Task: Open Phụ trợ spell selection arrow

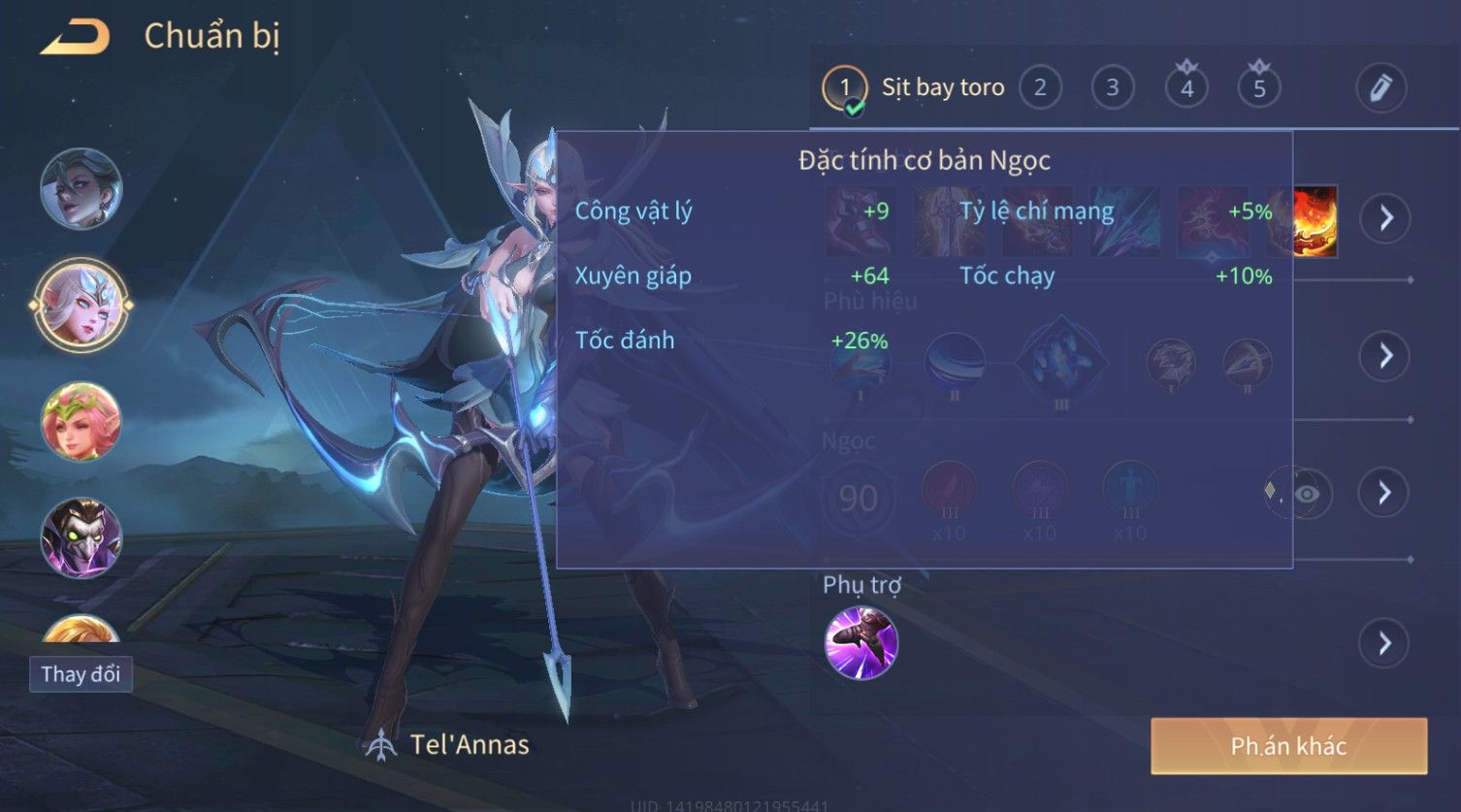Action: [1384, 643]
